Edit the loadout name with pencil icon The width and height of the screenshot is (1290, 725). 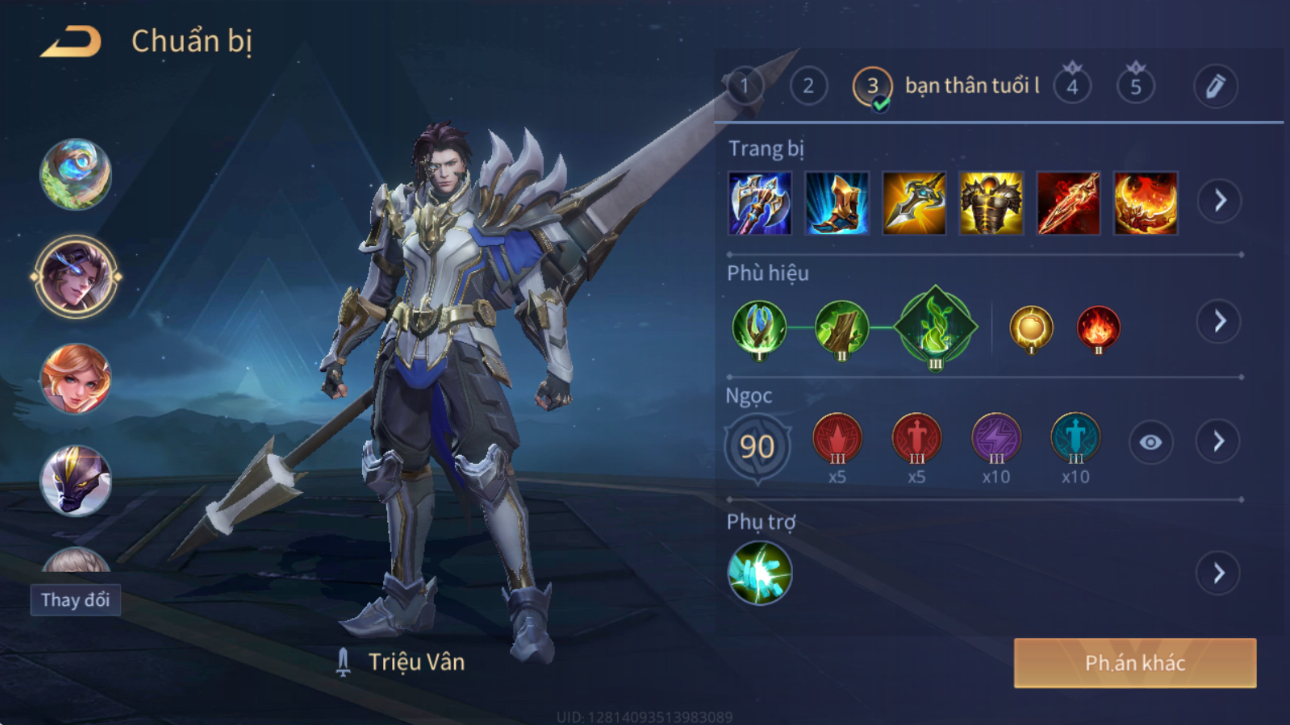1215,86
